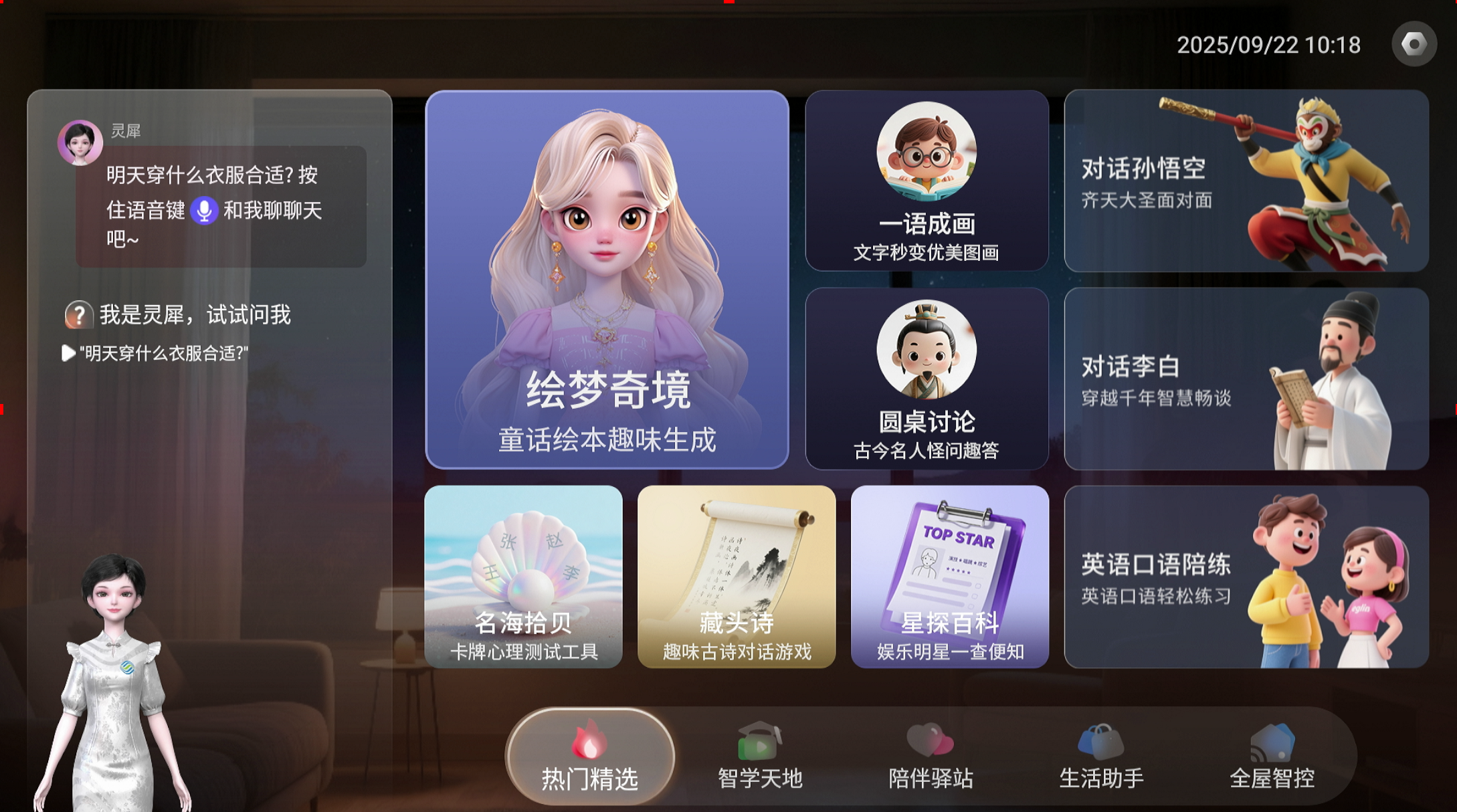Launch the 名海拾贝 card test tile
The width and height of the screenshot is (1457, 812).
[523, 577]
